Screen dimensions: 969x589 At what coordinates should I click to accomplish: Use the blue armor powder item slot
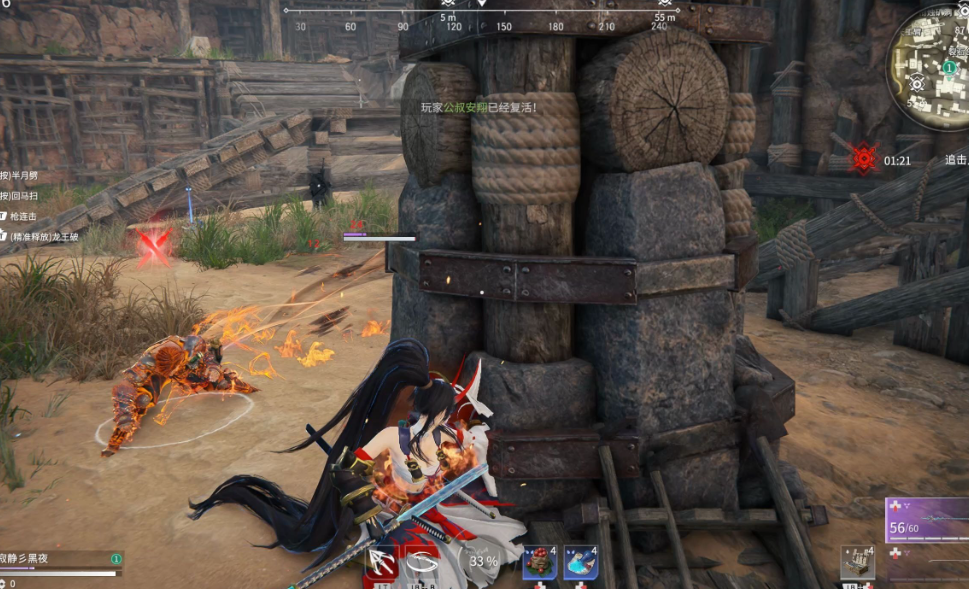click(x=580, y=563)
